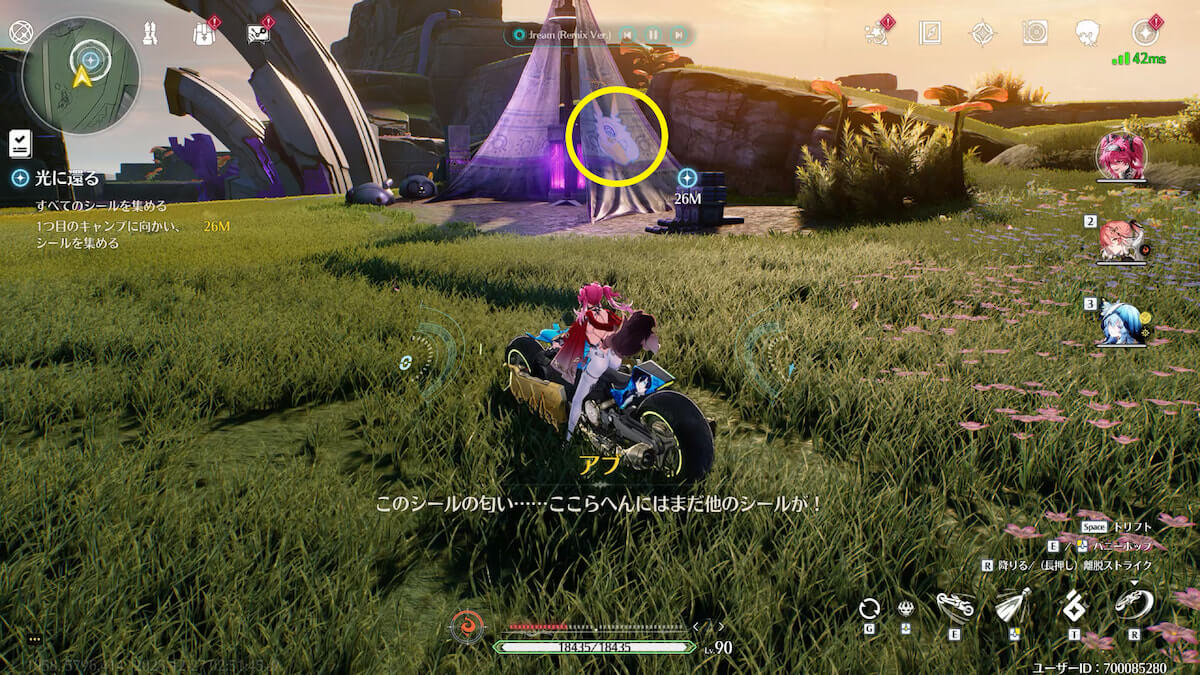Activate the motorcycle skill icon
This screenshot has width=1200, height=675.
point(955,606)
